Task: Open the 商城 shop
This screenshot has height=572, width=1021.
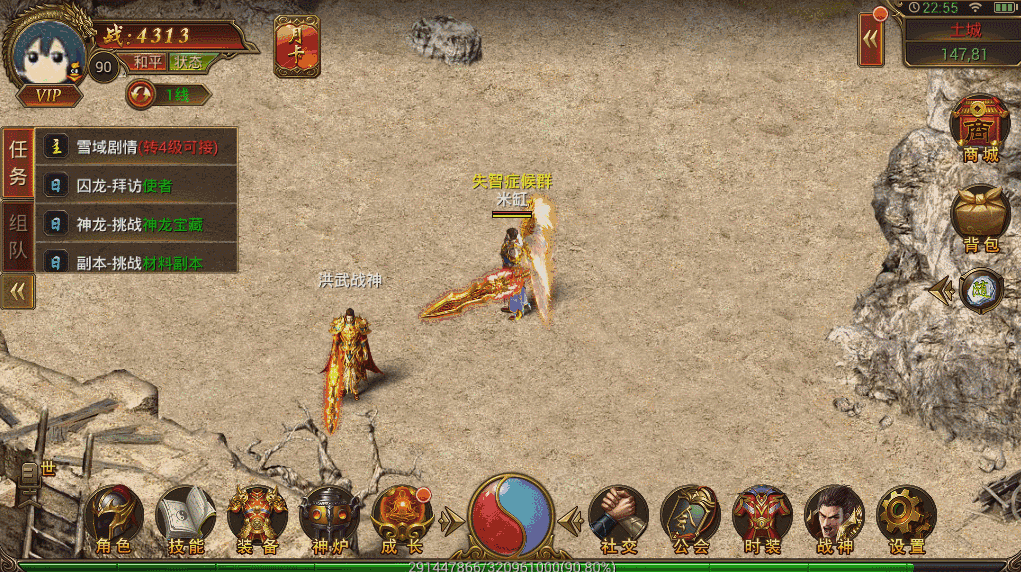Action: pyautogui.click(x=980, y=129)
